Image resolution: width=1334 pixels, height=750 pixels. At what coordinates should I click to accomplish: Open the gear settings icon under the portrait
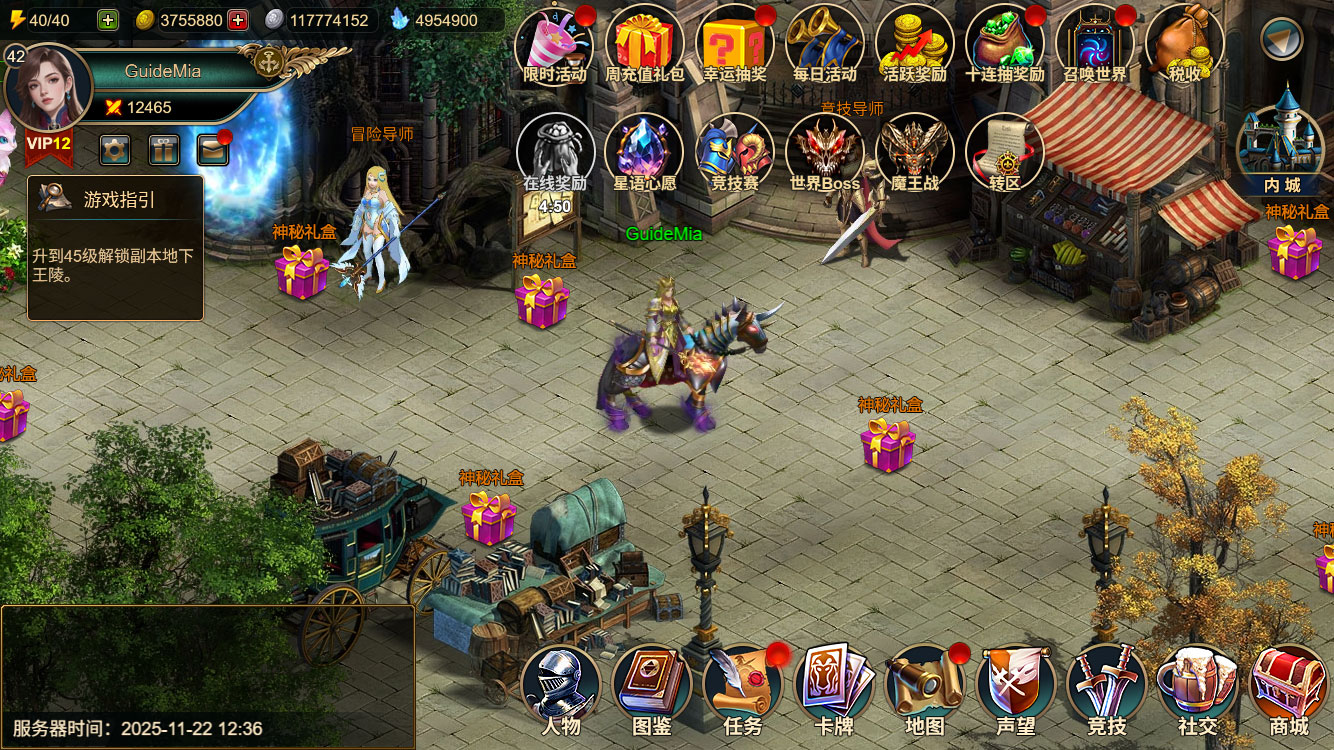click(x=115, y=150)
